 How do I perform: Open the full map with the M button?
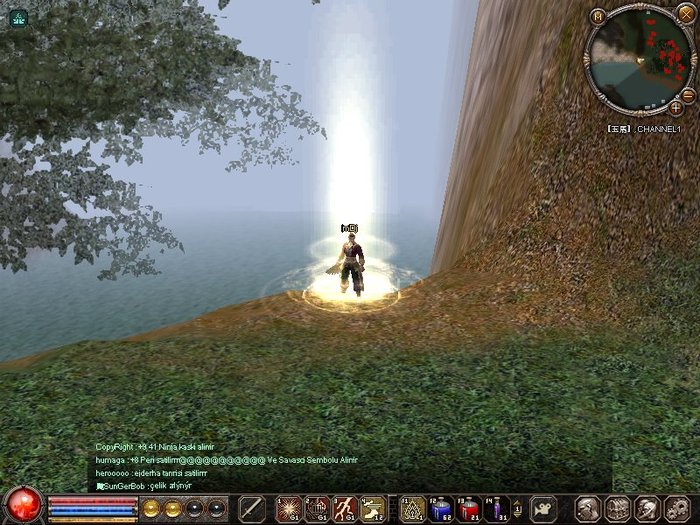[598, 15]
